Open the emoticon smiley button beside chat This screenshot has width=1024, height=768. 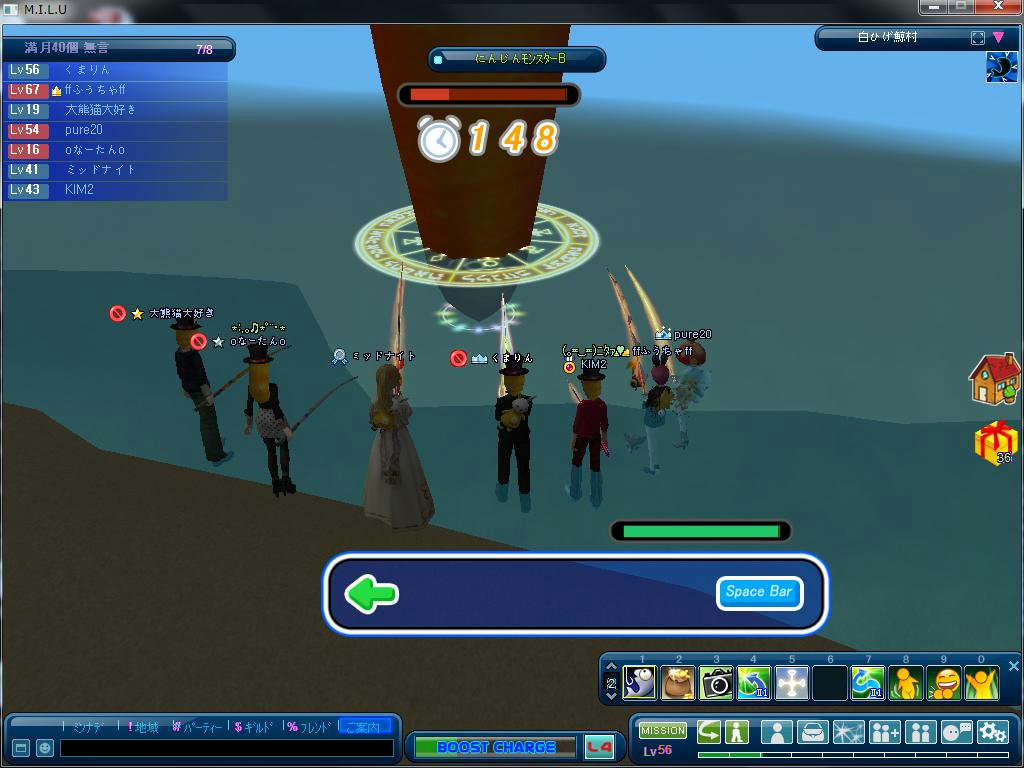click(45, 748)
